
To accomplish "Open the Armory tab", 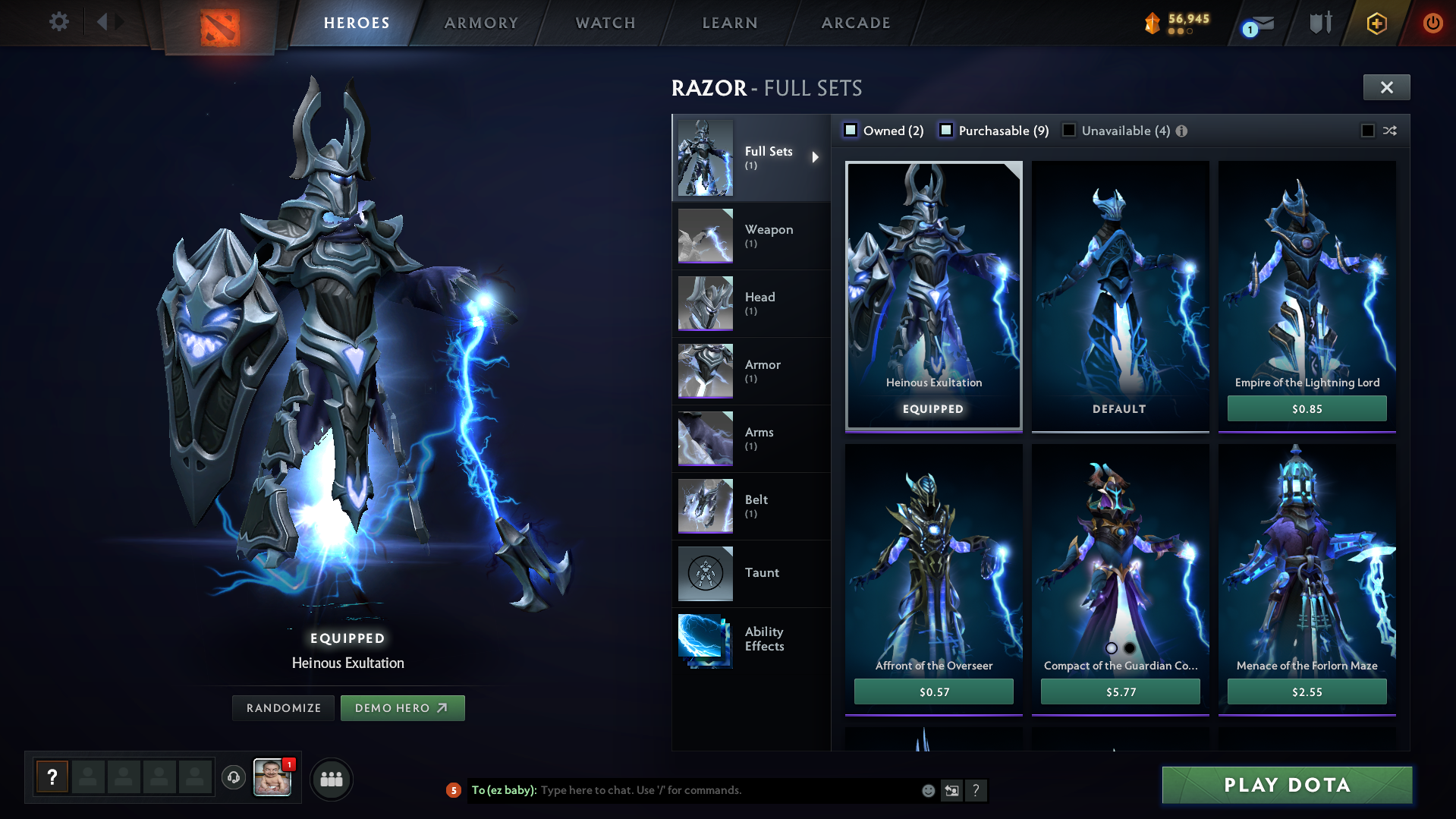I will coord(481,23).
